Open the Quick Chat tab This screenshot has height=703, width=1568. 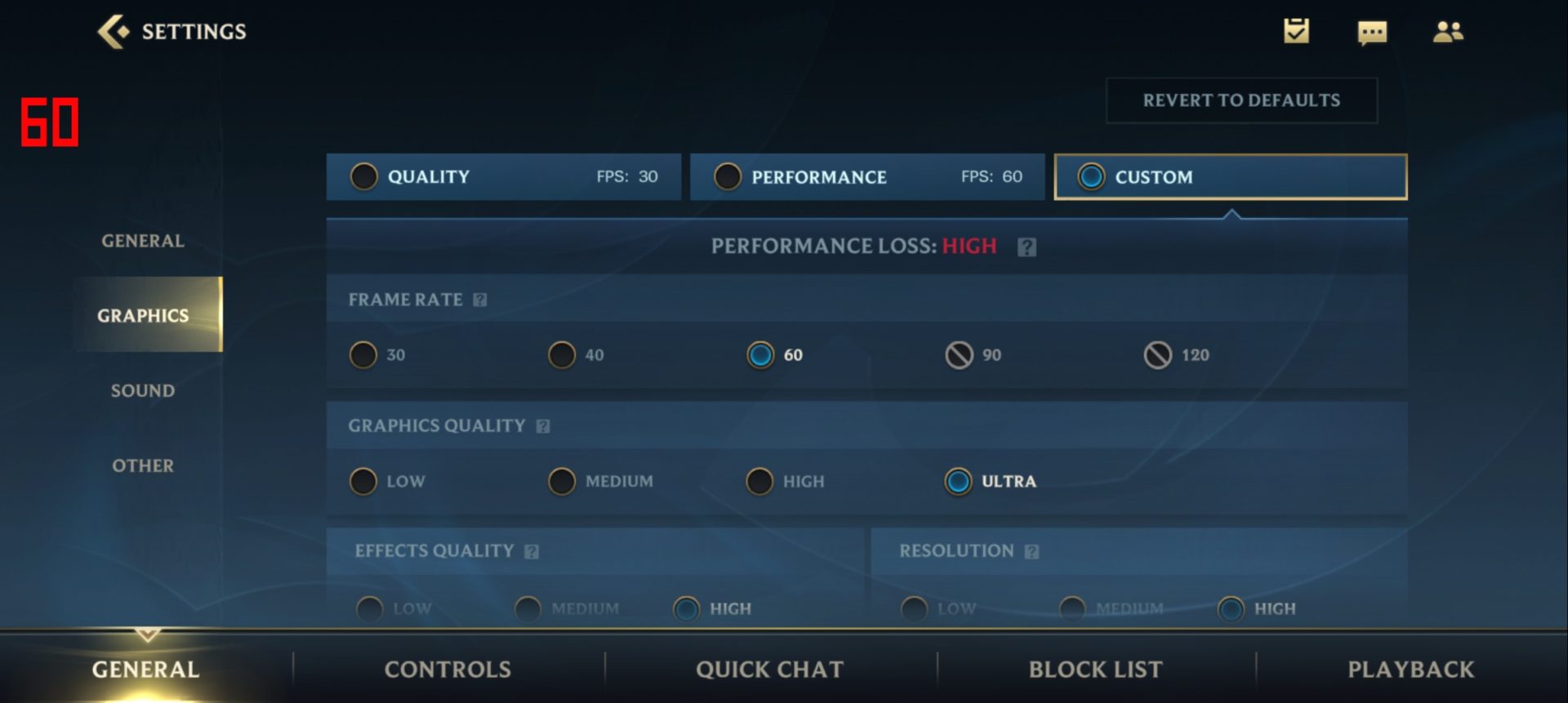(x=769, y=670)
